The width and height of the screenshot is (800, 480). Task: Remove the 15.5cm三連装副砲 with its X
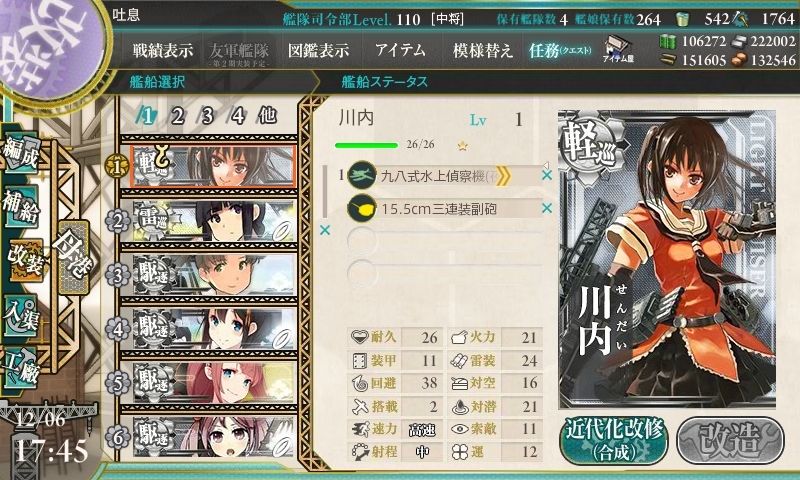point(547,208)
